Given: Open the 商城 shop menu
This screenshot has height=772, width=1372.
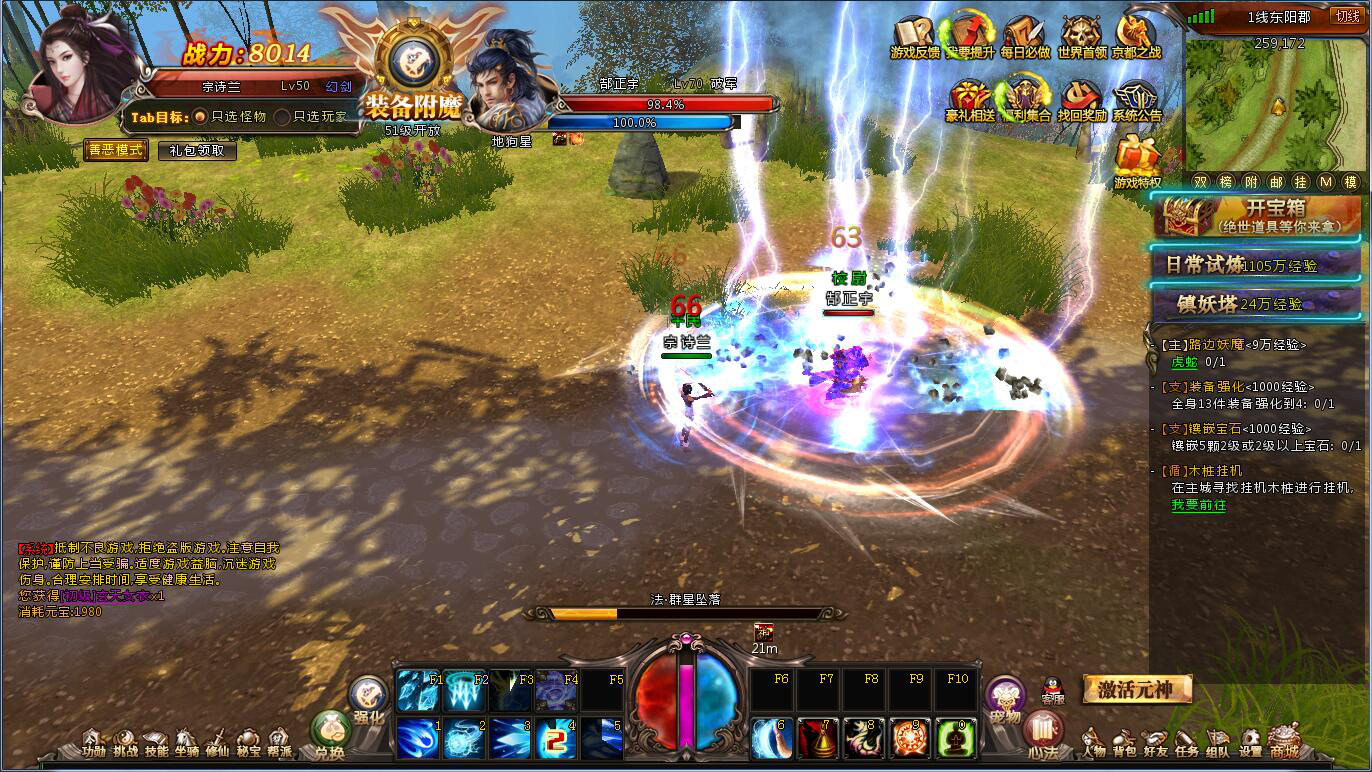Looking at the screenshot, I should [1283, 745].
